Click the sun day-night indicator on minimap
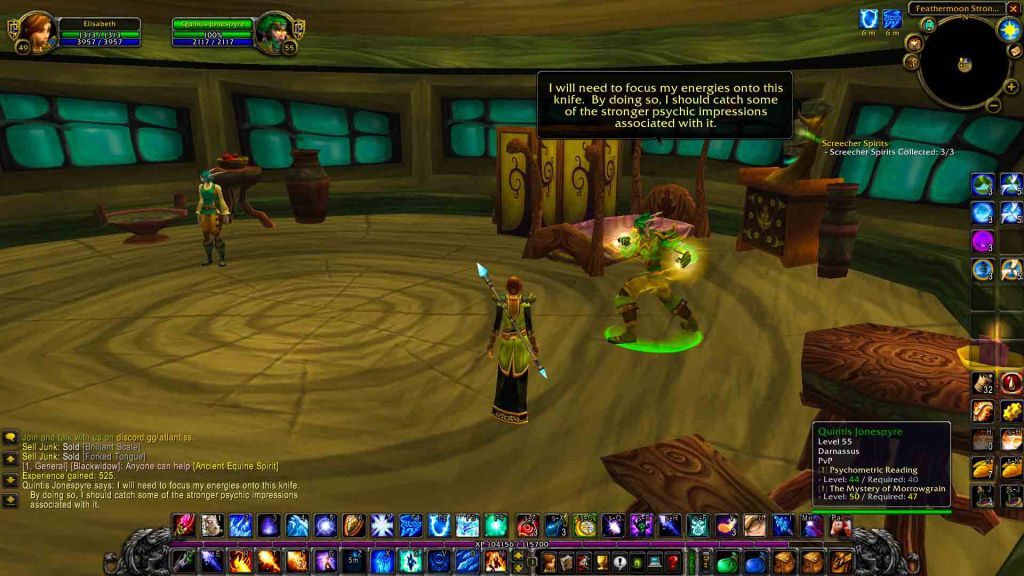The height and width of the screenshot is (576, 1024). click(x=1008, y=29)
